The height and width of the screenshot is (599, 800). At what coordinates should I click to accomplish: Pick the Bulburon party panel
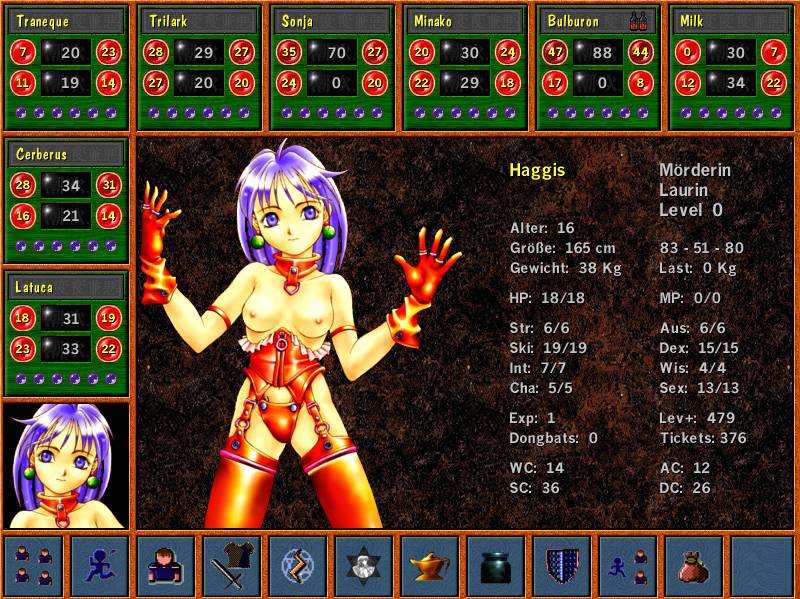[x=598, y=68]
